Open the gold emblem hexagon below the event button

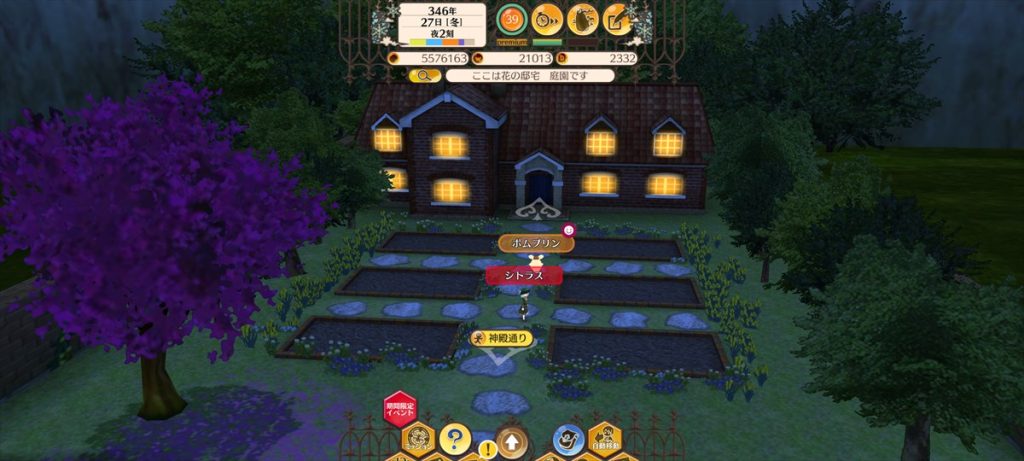click(418, 440)
